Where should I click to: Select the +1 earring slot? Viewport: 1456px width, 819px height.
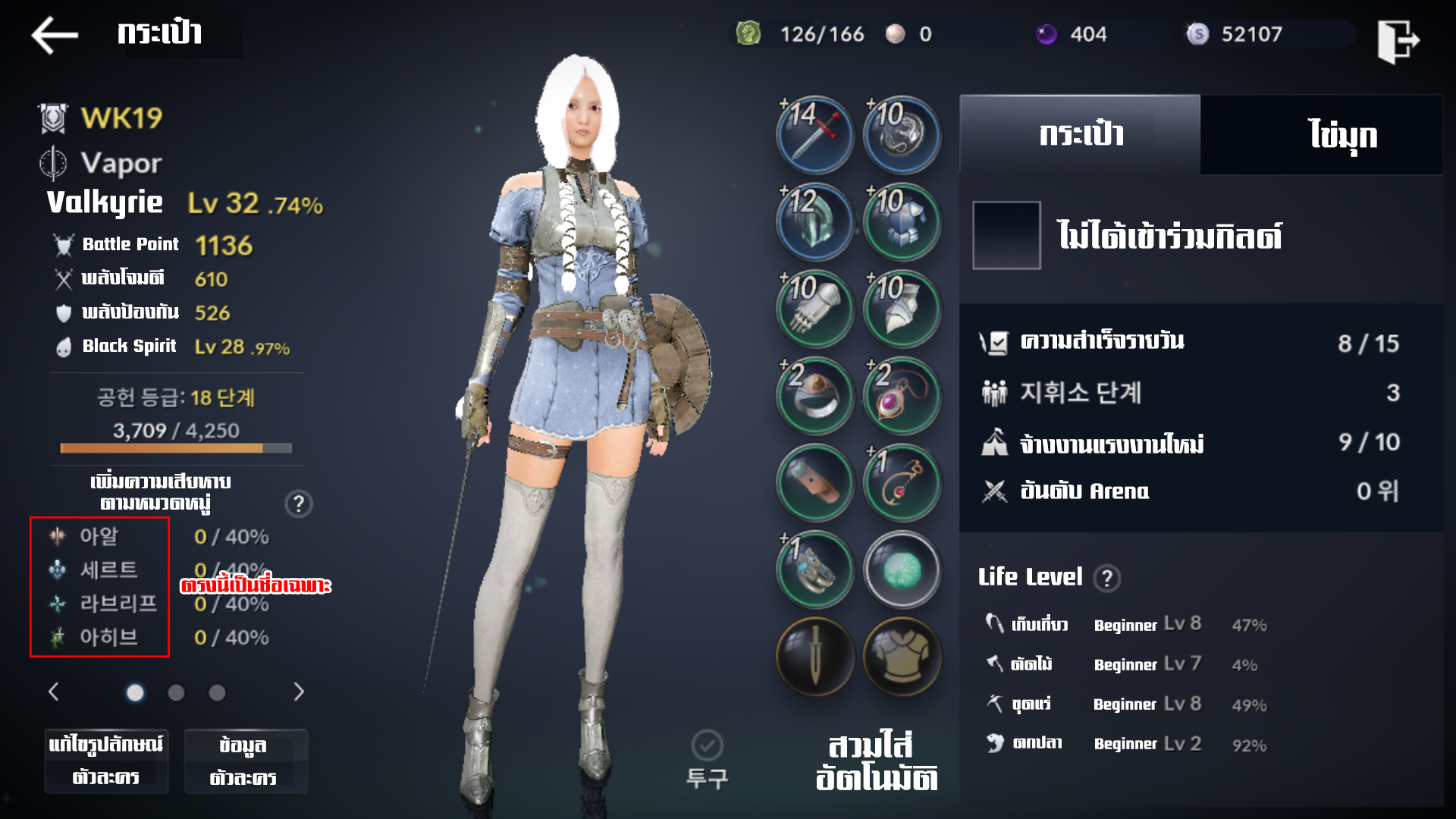(x=902, y=482)
